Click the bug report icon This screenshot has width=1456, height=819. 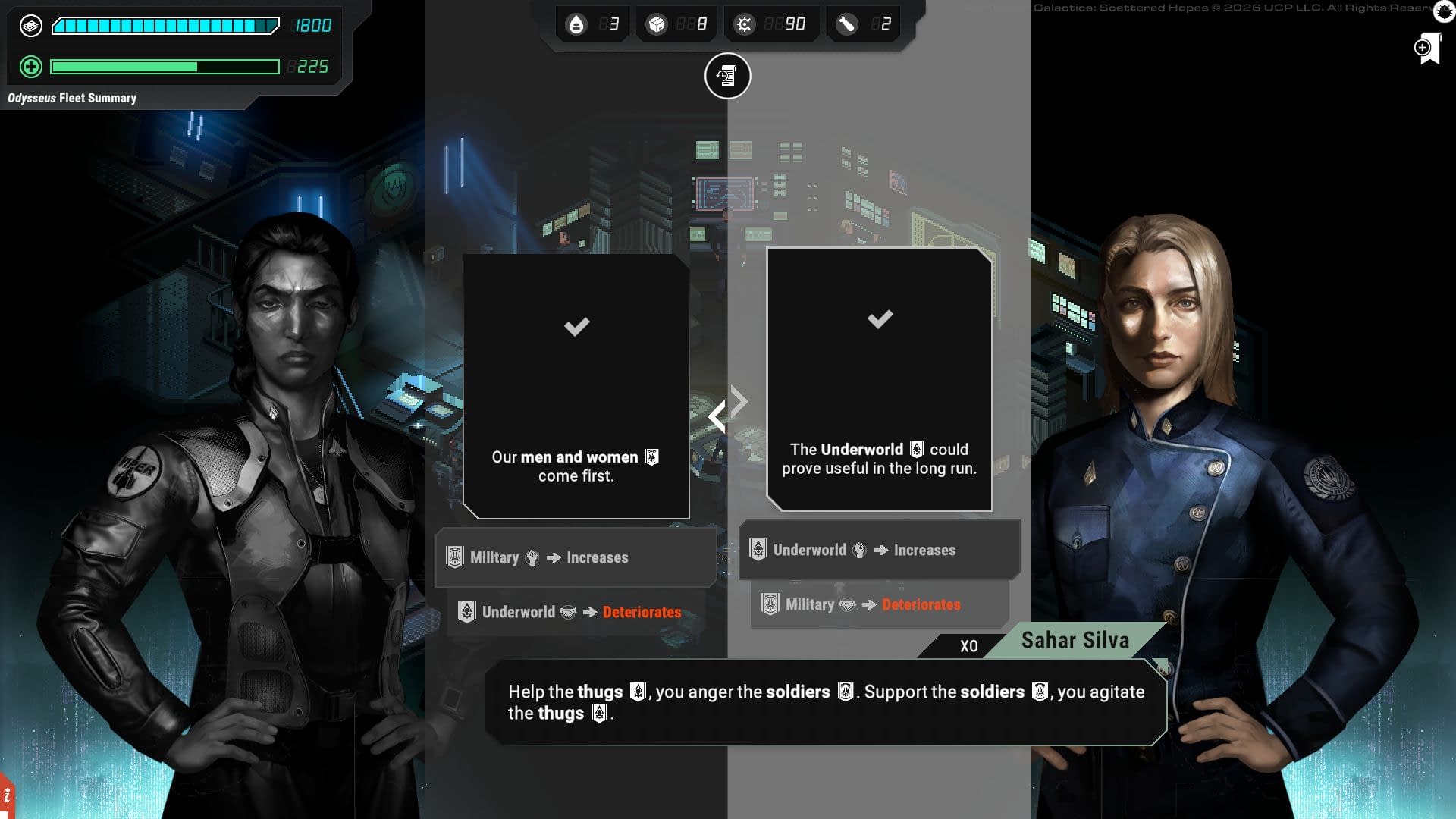(x=1445, y=11)
